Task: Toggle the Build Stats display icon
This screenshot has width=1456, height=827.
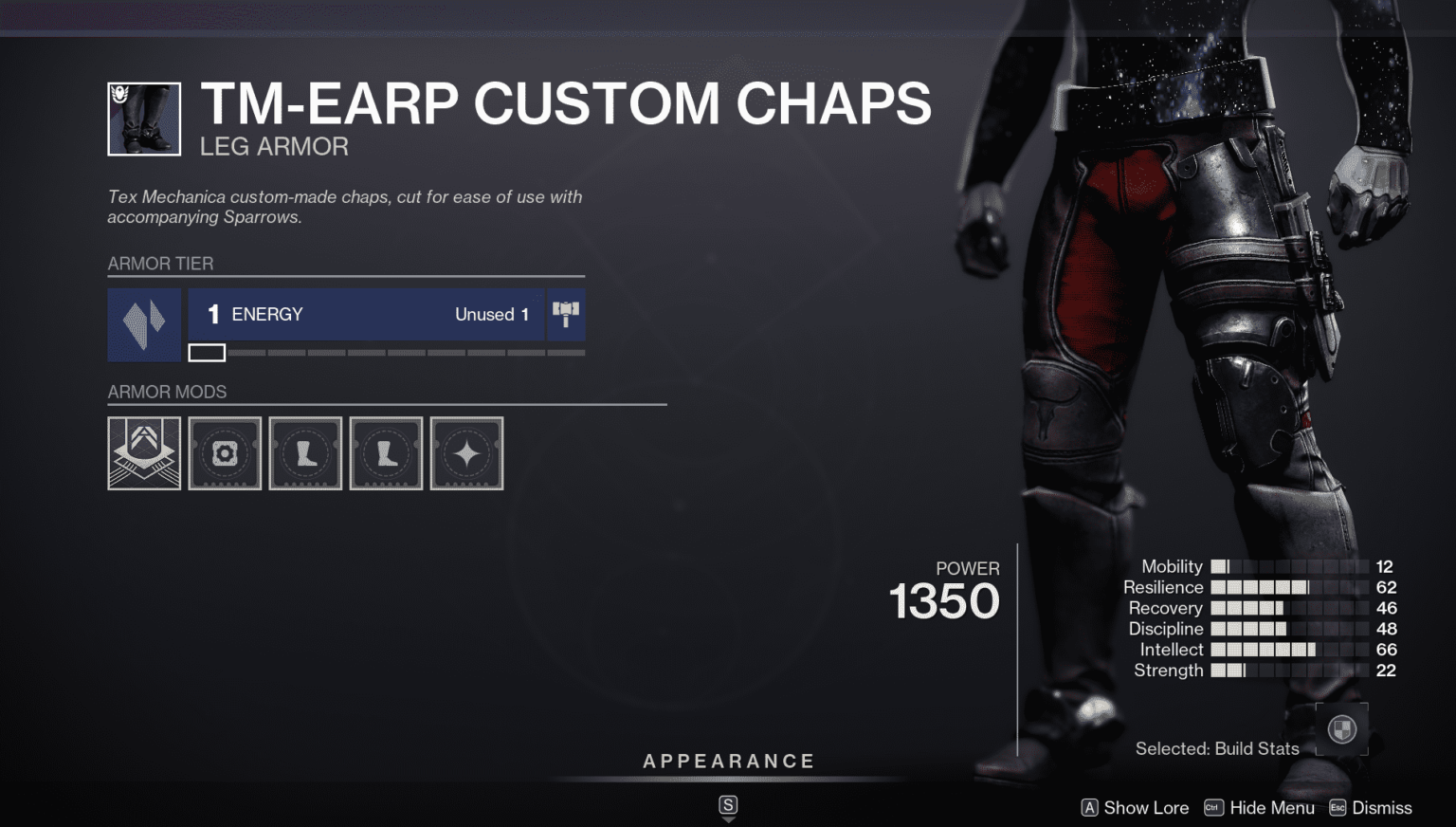Action: (1341, 729)
